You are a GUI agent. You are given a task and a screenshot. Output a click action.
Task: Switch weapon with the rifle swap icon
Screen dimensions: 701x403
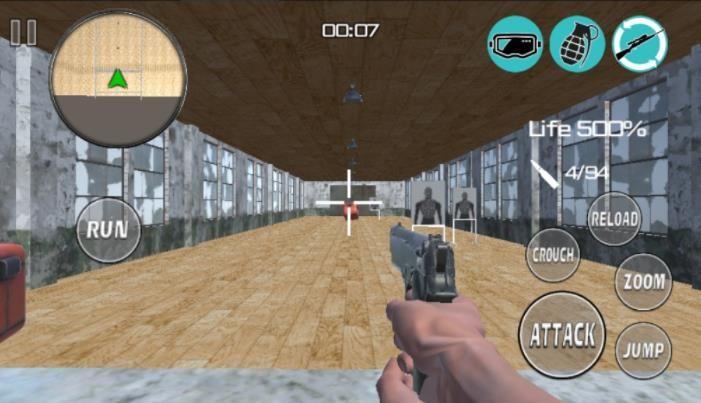tap(640, 44)
